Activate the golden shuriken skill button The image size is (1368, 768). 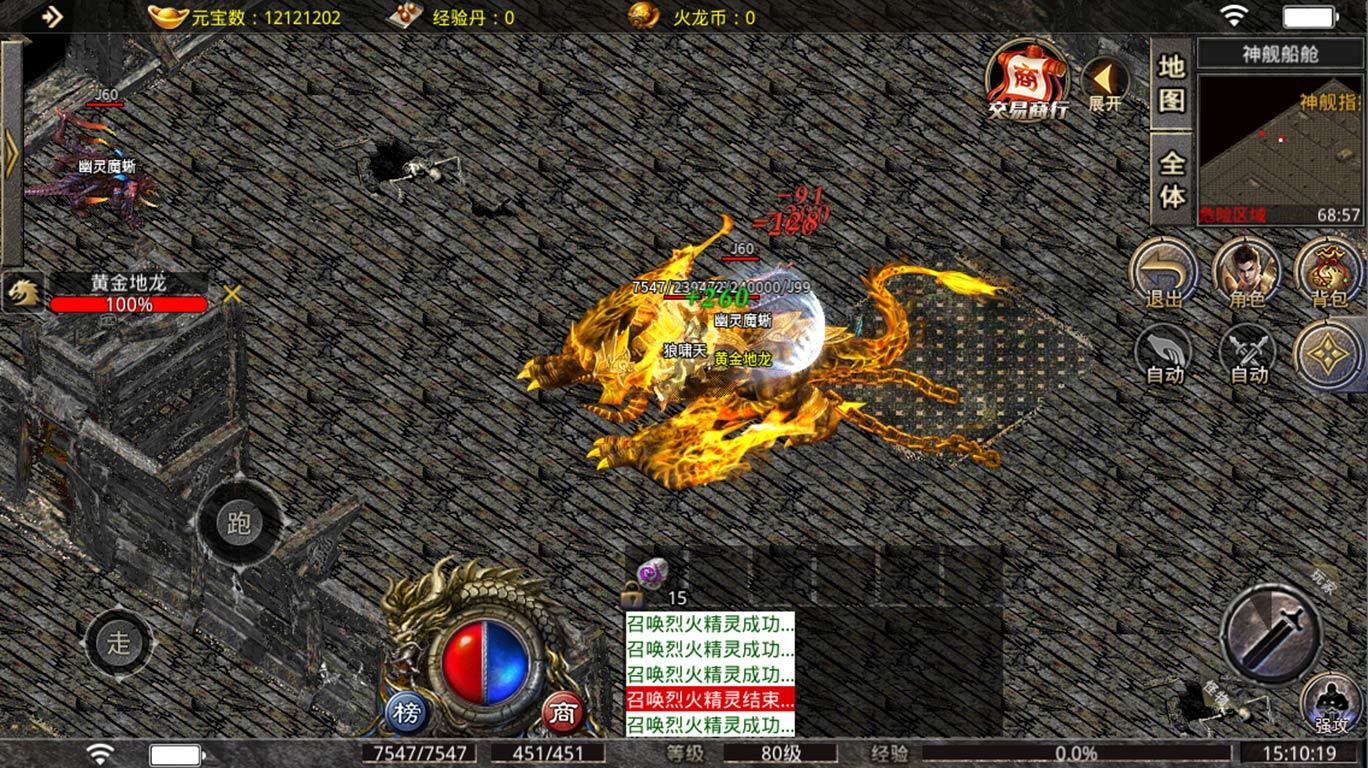point(1329,354)
